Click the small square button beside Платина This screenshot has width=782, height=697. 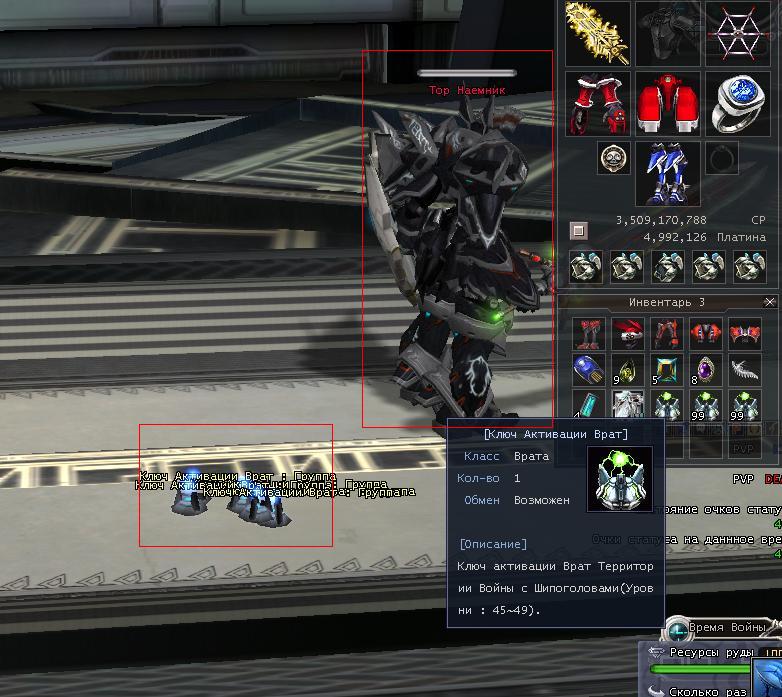pyautogui.click(x=578, y=230)
